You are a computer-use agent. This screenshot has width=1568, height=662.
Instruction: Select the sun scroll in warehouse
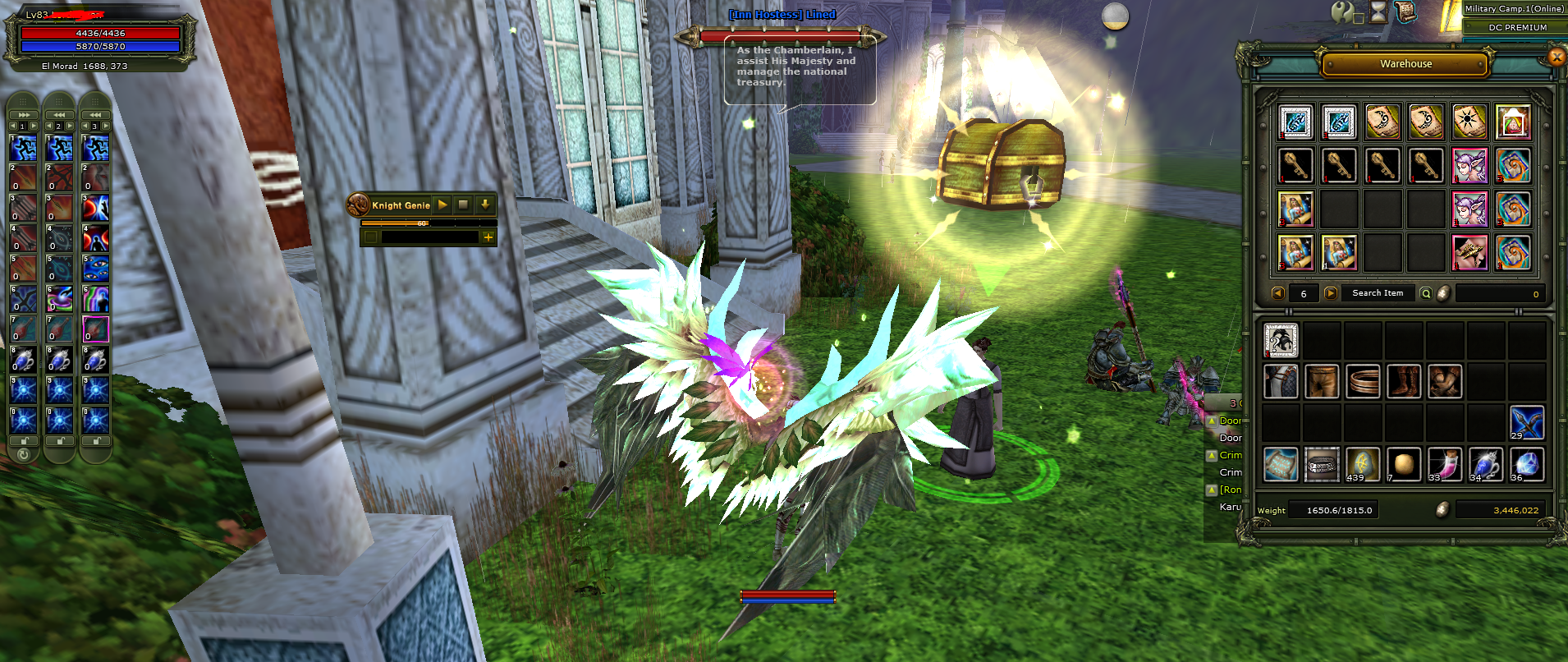coord(1469,122)
